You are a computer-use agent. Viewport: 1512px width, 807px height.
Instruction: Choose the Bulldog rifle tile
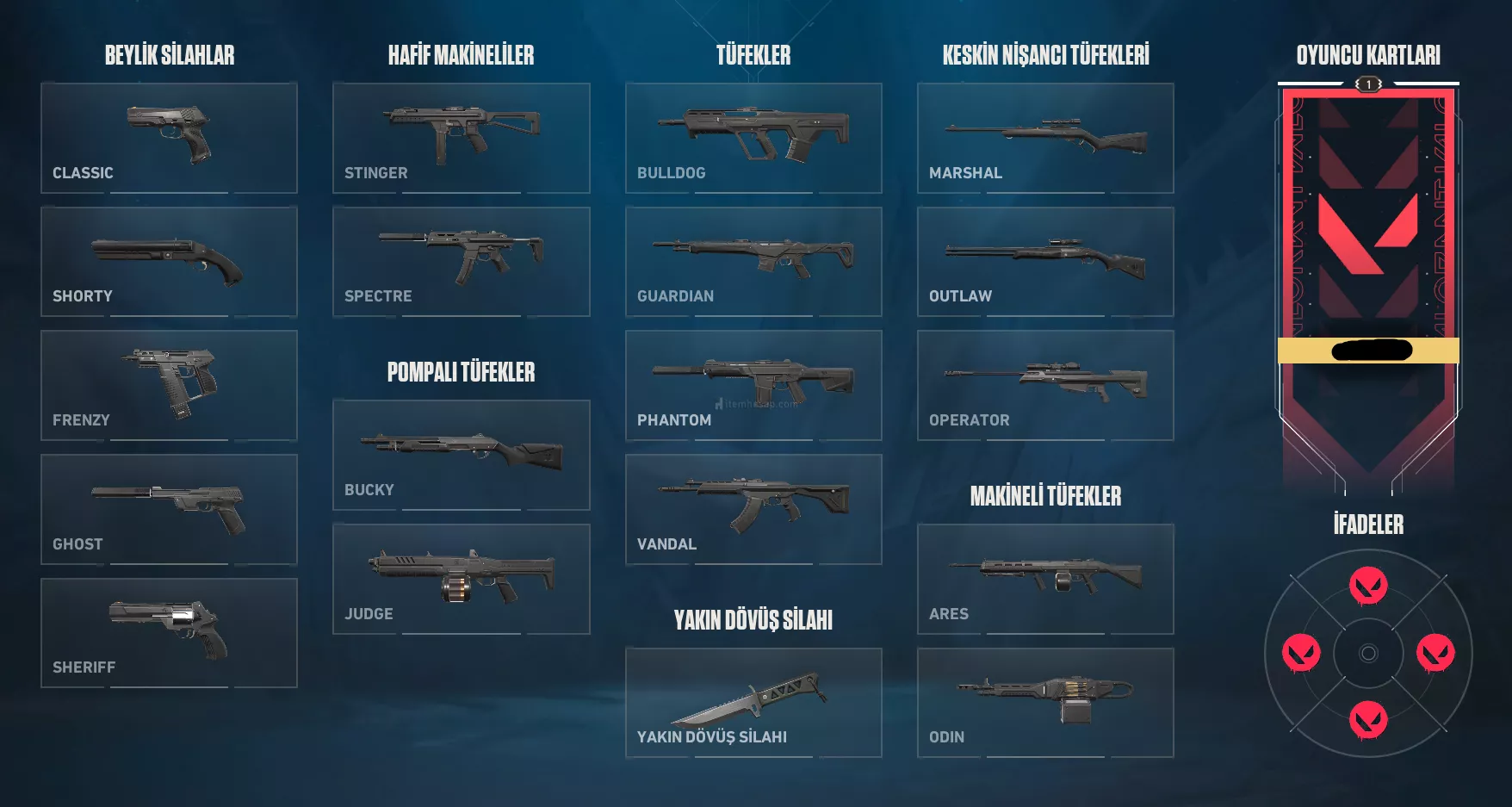pos(753,138)
